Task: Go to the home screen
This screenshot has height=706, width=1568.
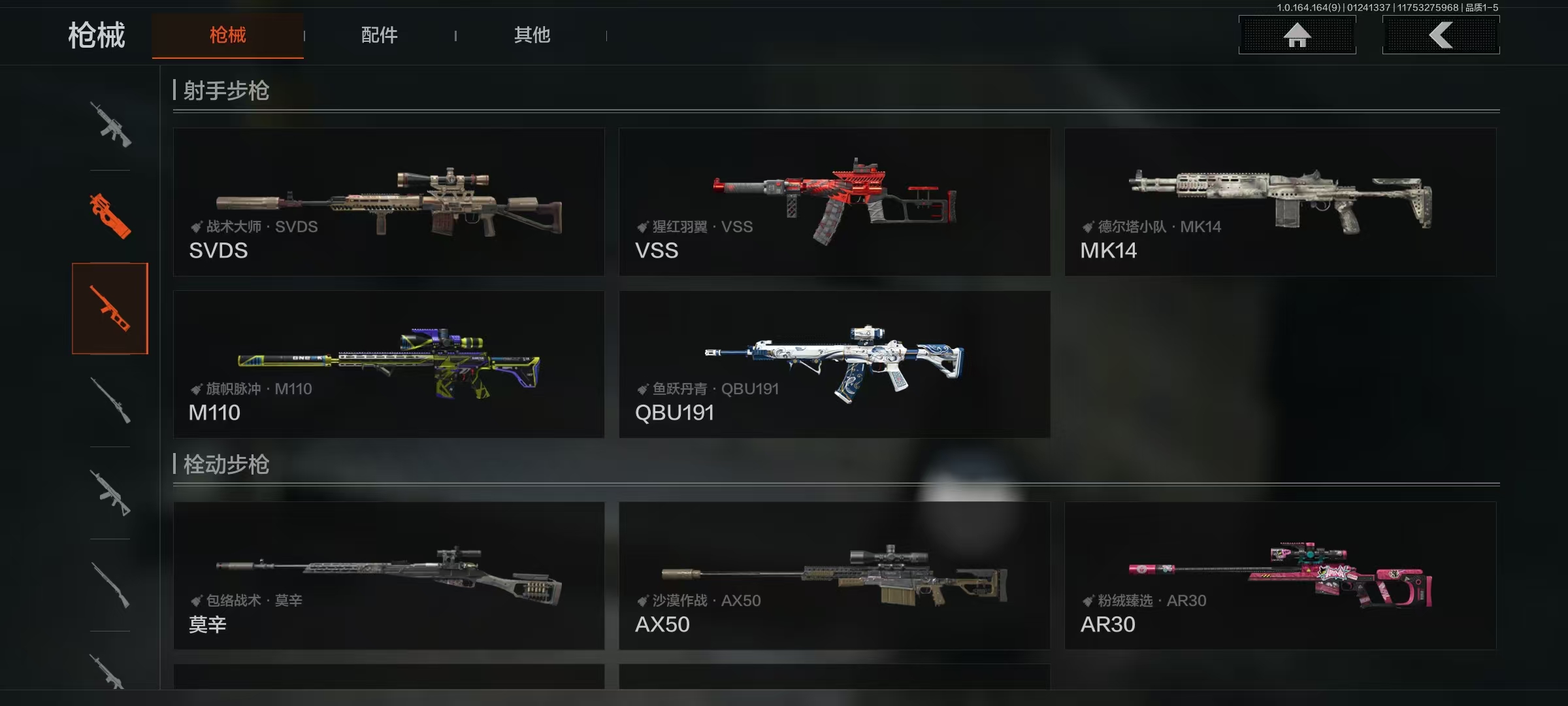Action: 1297,35
